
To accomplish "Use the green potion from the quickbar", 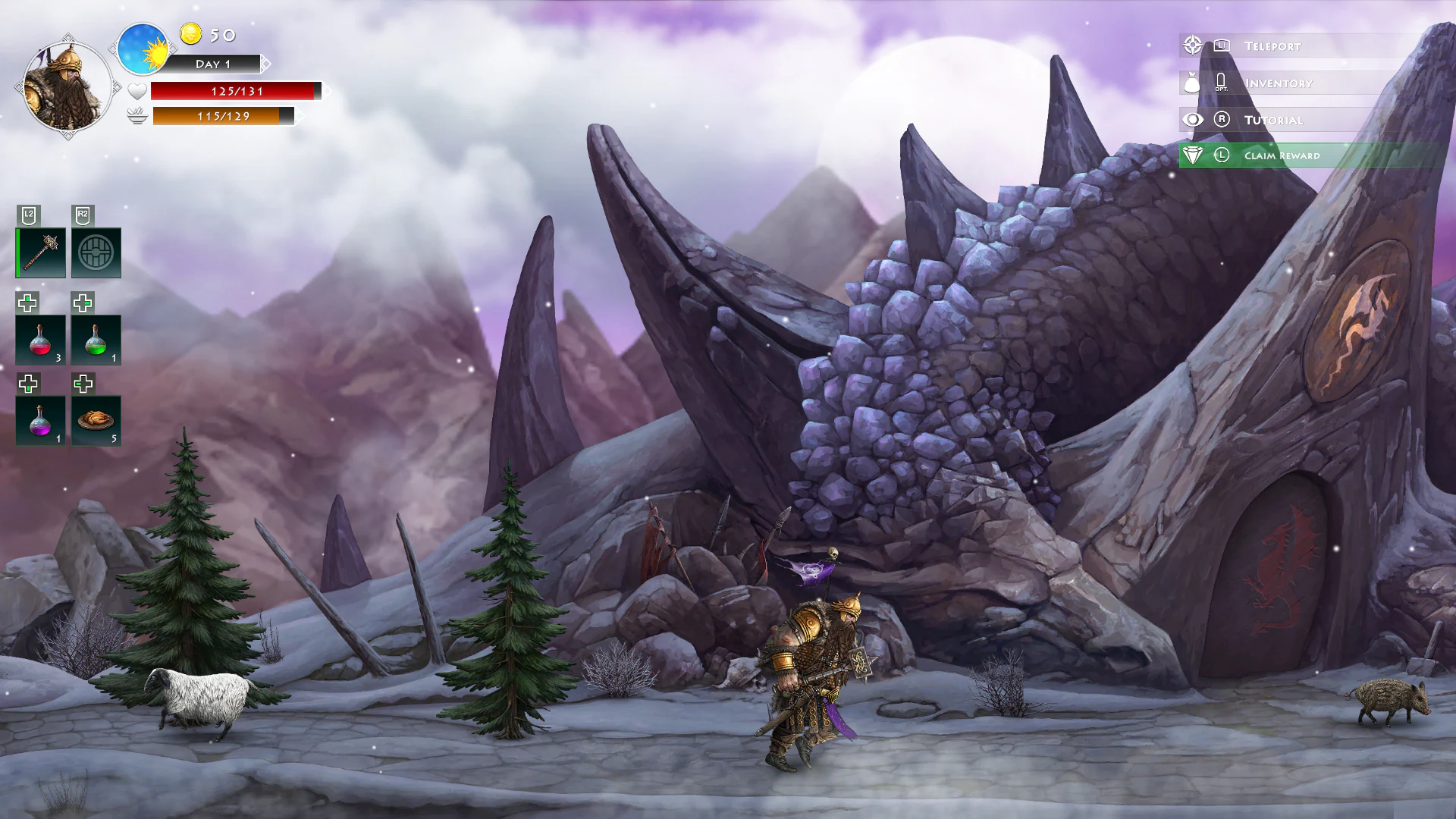I will click(96, 340).
